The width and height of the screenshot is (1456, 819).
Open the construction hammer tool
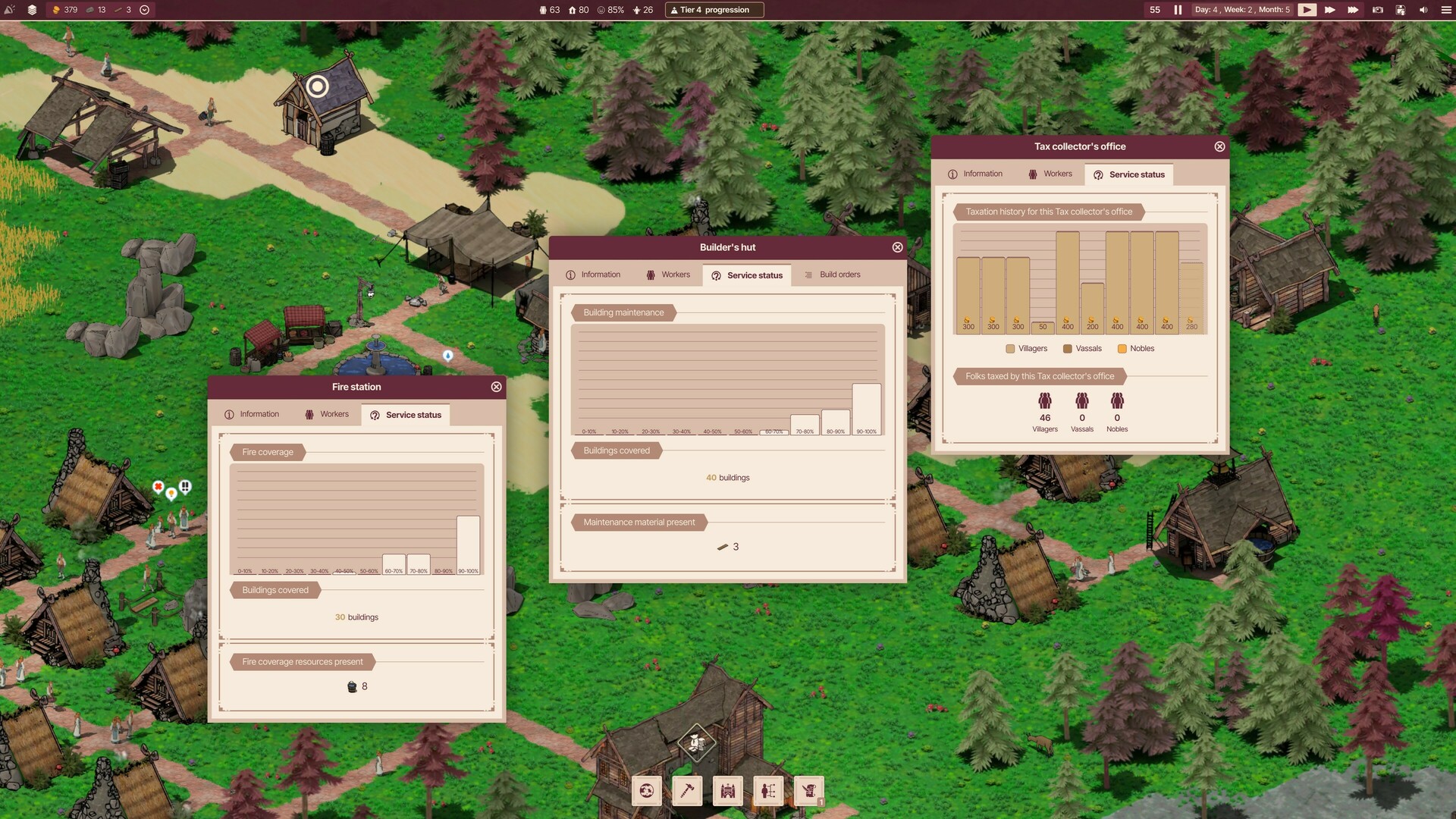pos(687,791)
